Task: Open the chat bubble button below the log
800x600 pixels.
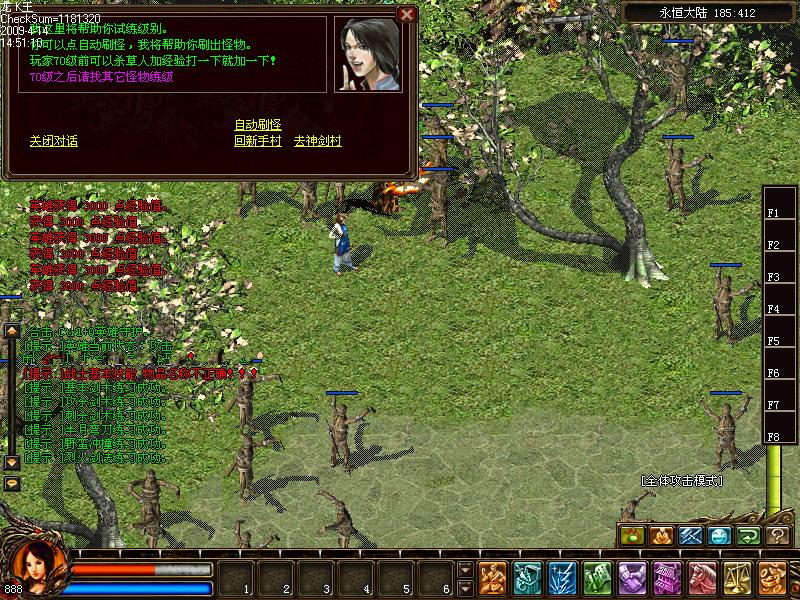Action: (12, 483)
